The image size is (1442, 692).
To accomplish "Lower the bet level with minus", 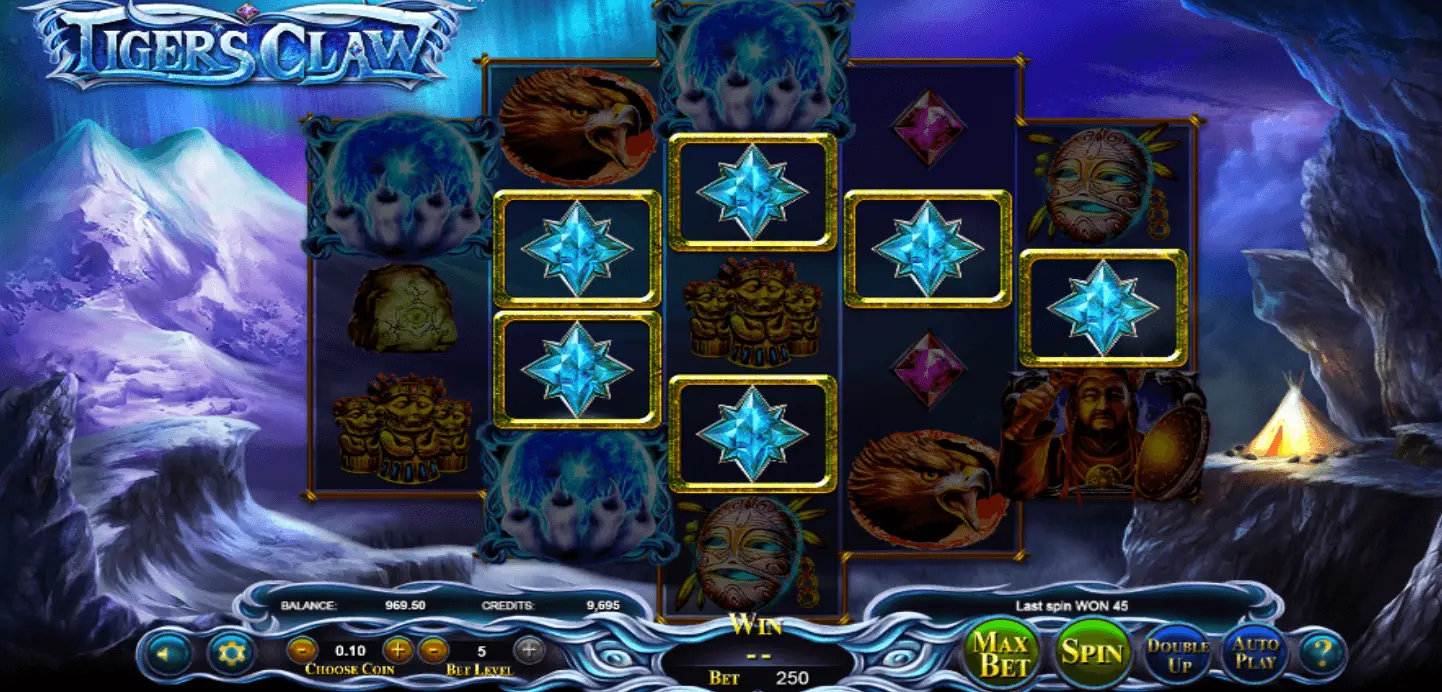I will pyautogui.click(x=433, y=650).
